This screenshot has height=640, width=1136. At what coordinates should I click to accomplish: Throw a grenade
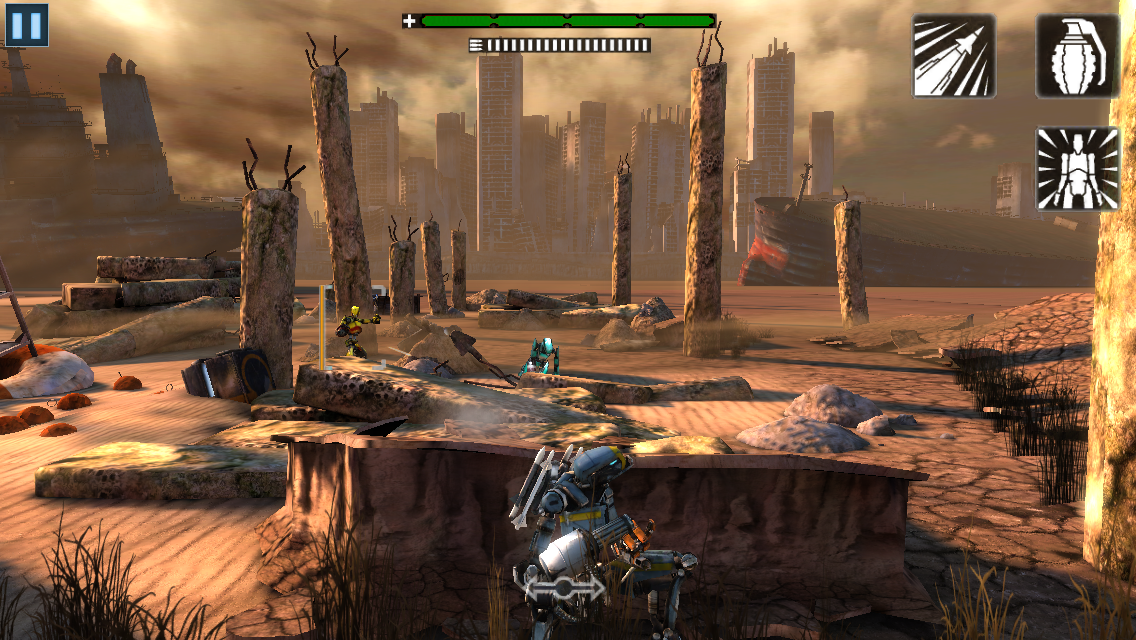click(x=1077, y=56)
